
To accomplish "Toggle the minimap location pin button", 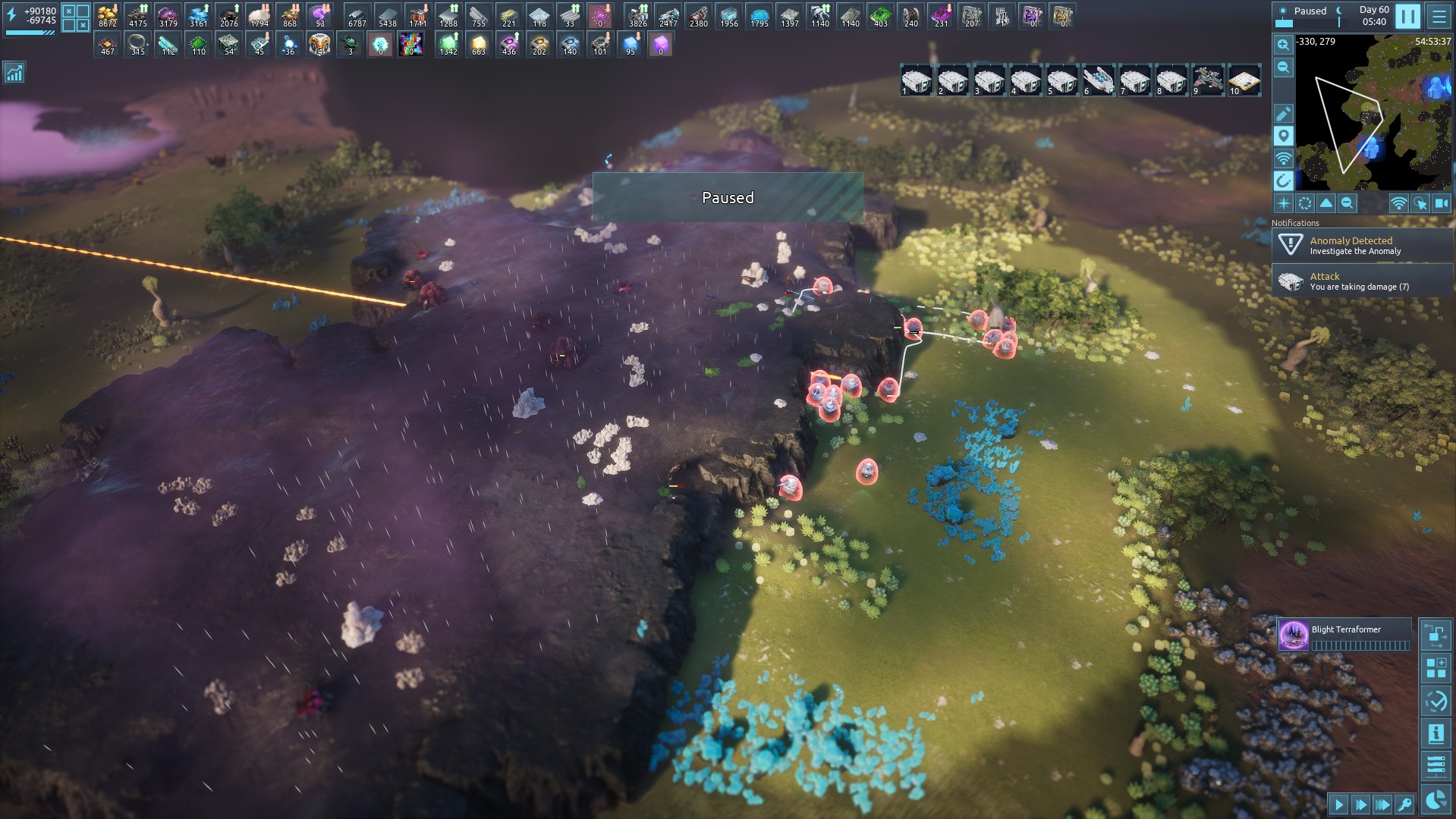I will click(1283, 136).
